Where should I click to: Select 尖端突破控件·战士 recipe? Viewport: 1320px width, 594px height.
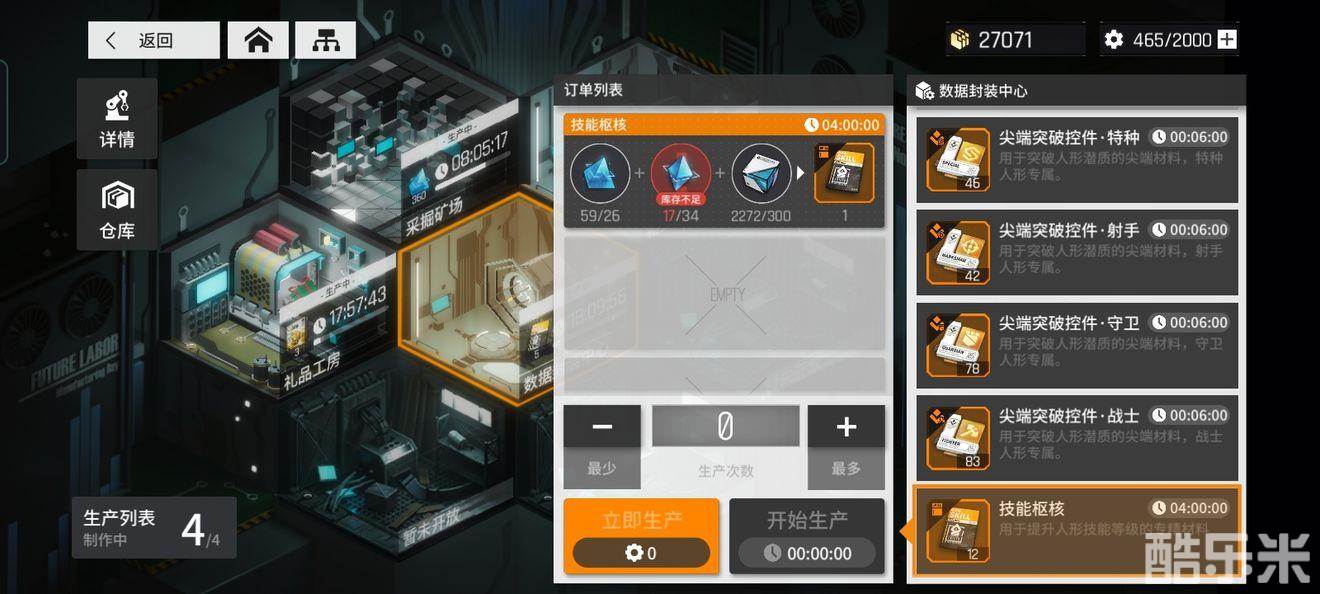click(x=1077, y=438)
